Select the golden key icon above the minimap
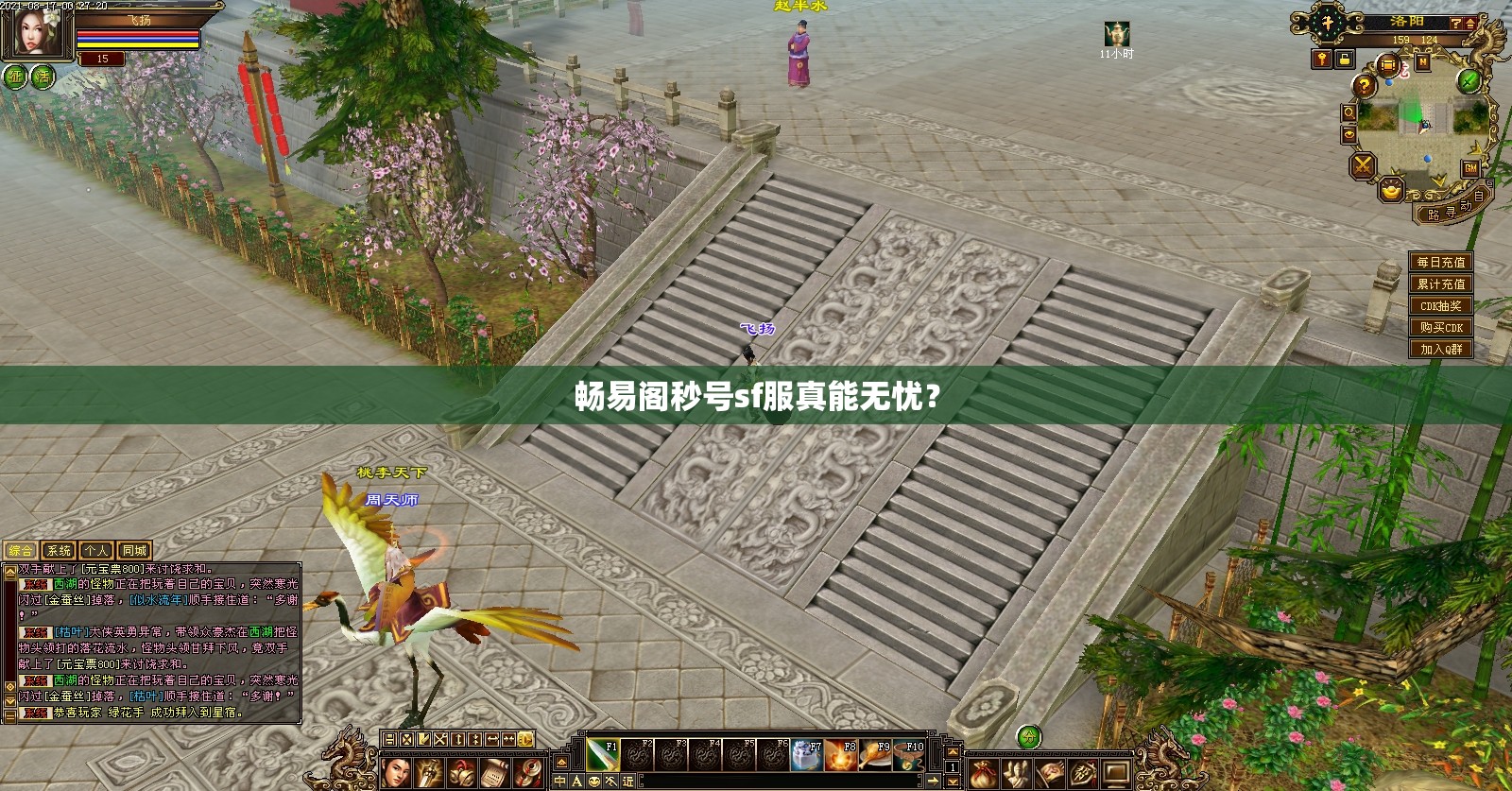This screenshot has width=1512, height=791. (x=1320, y=60)
